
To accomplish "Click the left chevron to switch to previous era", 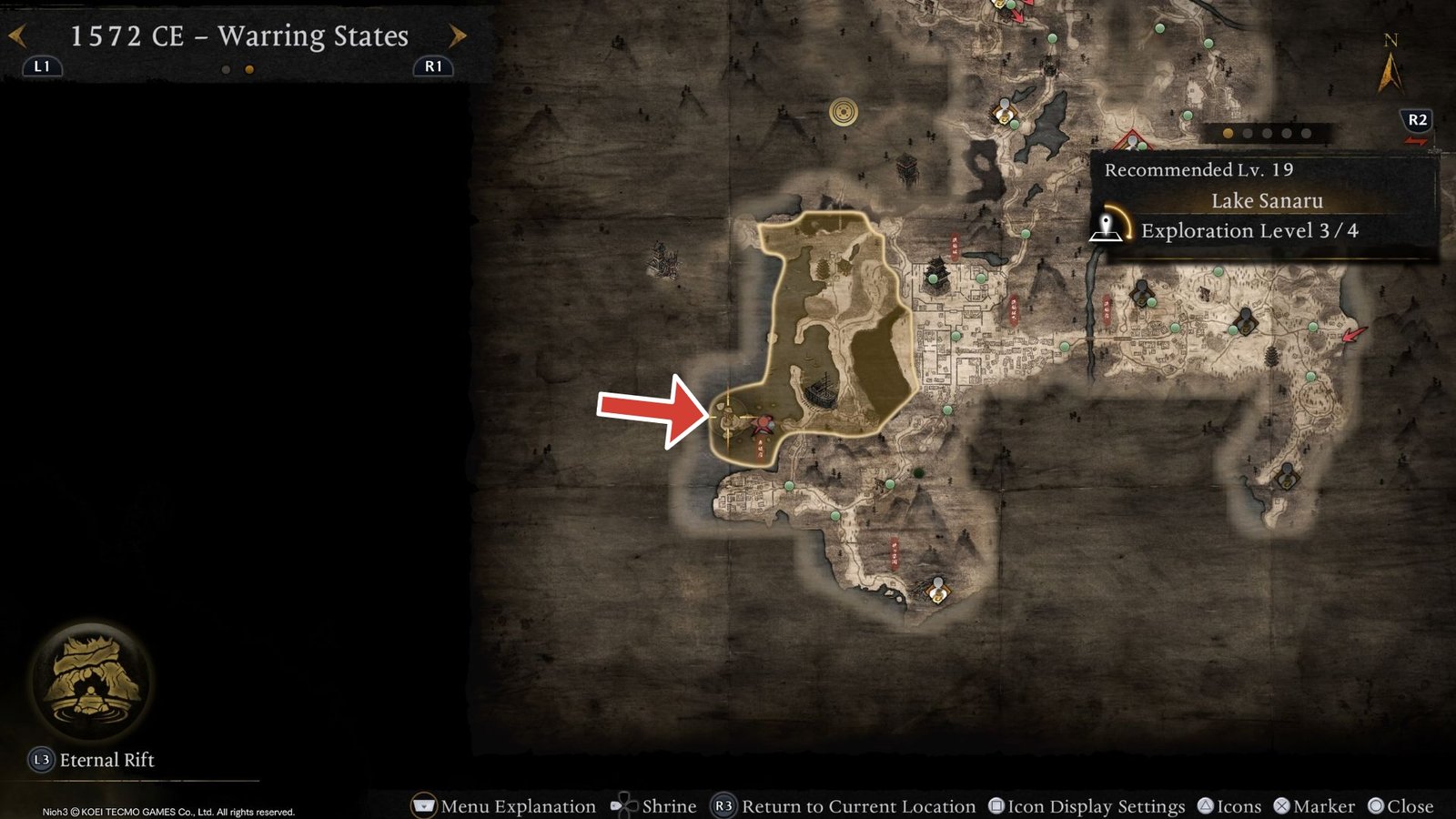I will [15, 35].
